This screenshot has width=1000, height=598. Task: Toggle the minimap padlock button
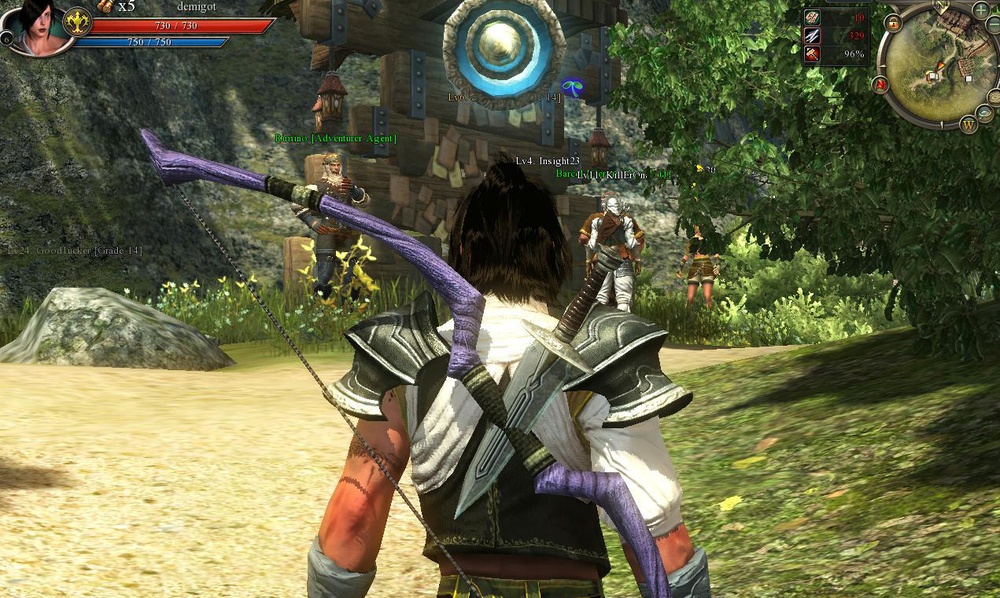click(892, 22)
